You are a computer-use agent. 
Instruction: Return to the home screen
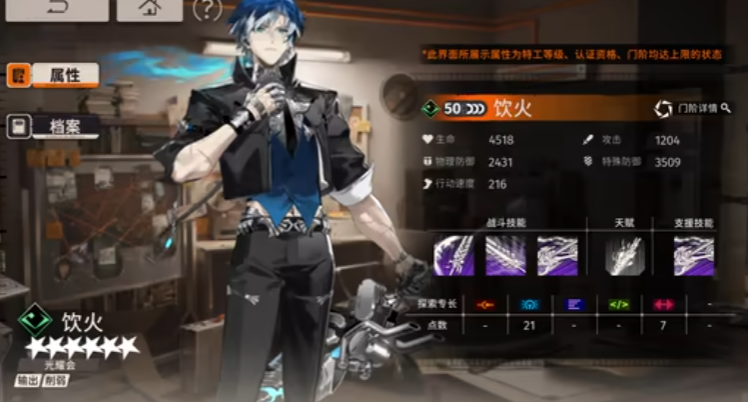tap(149, 10)
